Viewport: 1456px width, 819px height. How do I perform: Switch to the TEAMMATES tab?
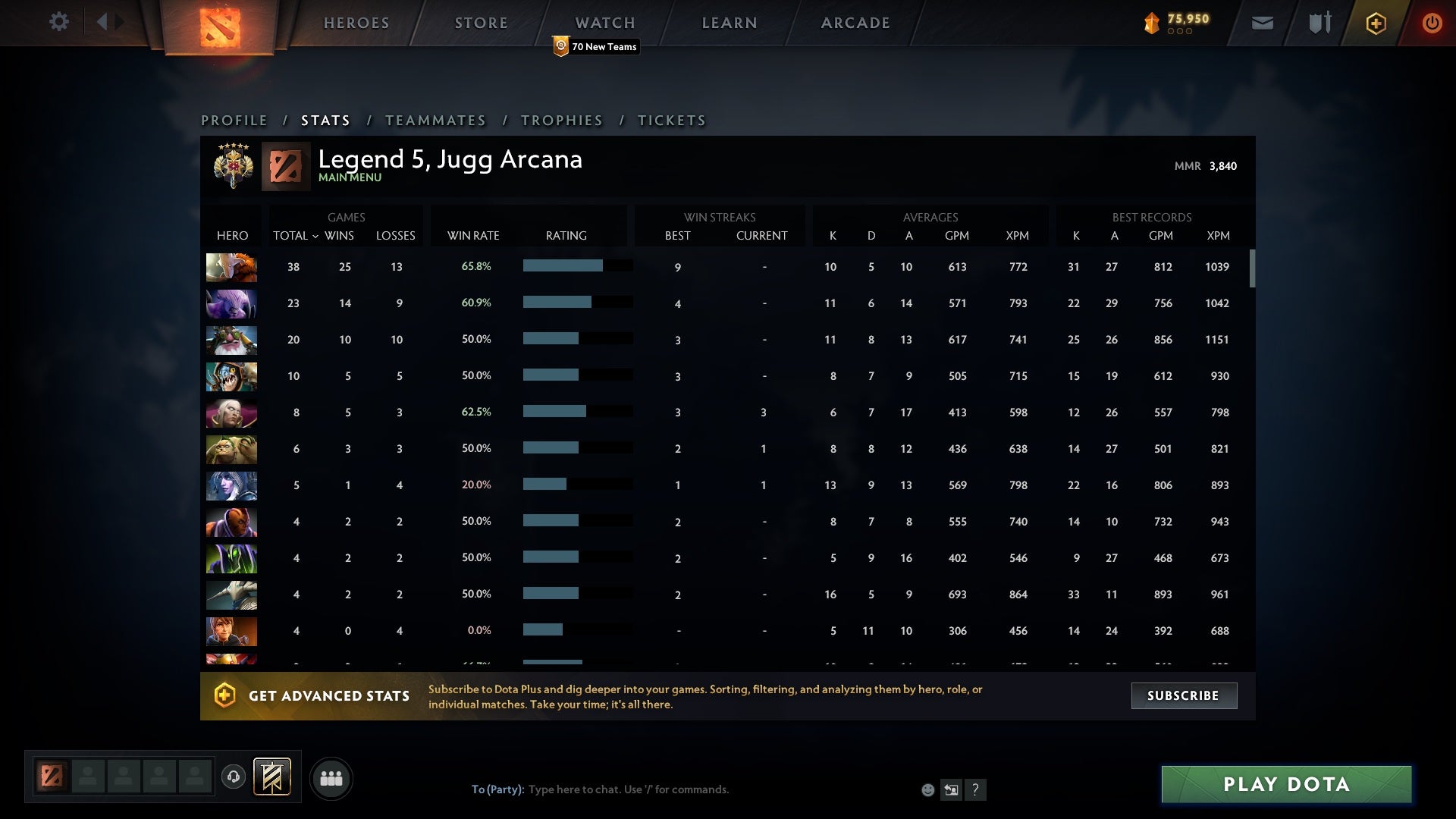tap(436, 120)
